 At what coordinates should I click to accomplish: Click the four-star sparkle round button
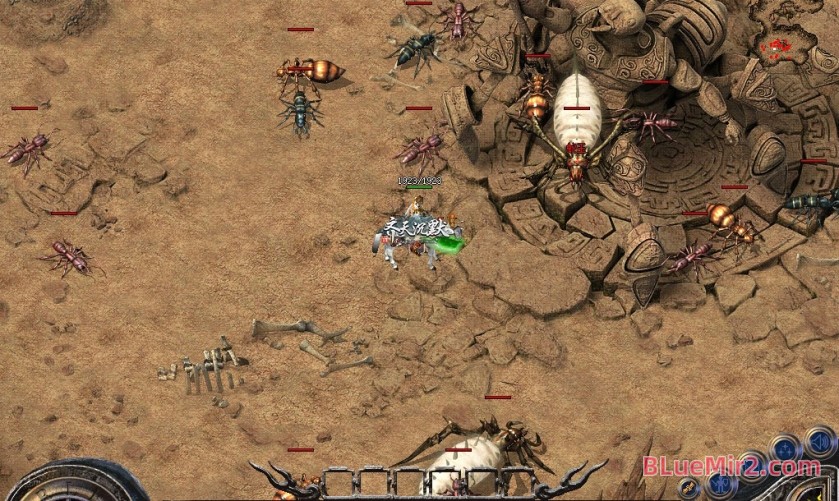tap(786, 450)
